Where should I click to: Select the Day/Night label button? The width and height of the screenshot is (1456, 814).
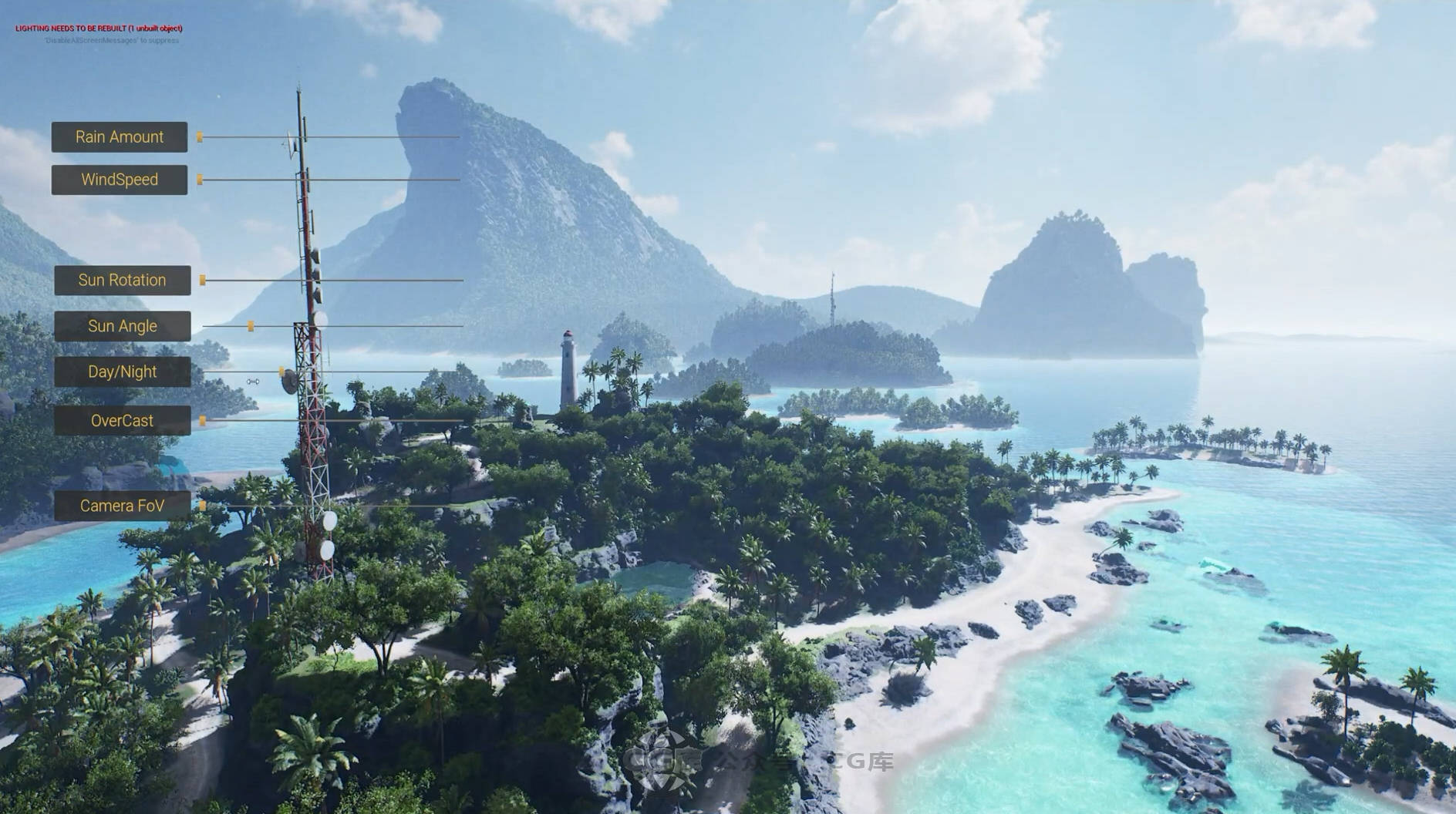[122, 372]
